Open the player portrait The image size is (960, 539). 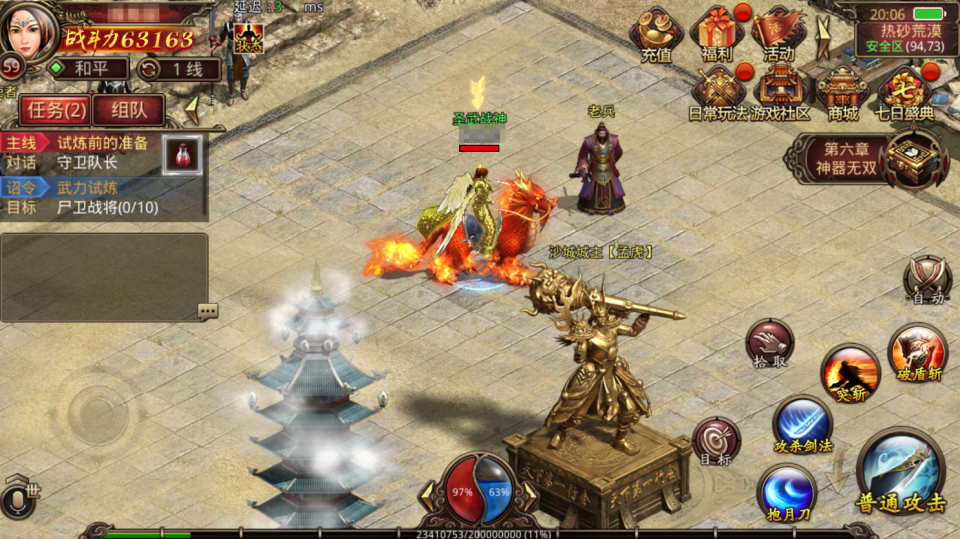click(x=30, y=30)
